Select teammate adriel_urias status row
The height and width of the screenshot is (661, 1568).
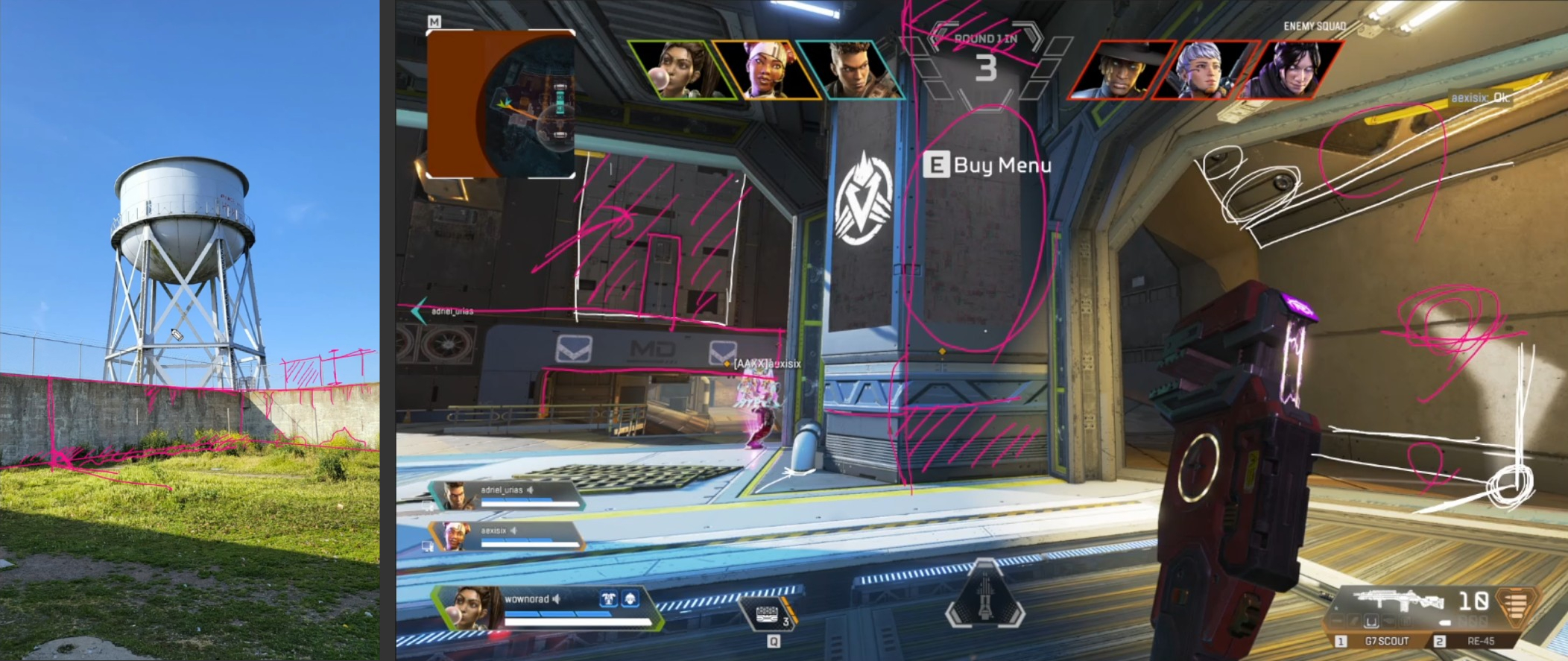click(x=508, y=495)
